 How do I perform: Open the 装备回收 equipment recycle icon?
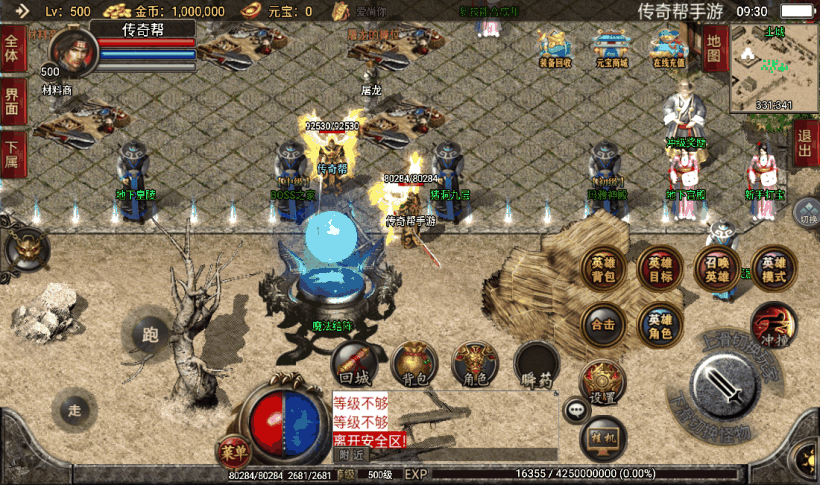pos(555,47)
